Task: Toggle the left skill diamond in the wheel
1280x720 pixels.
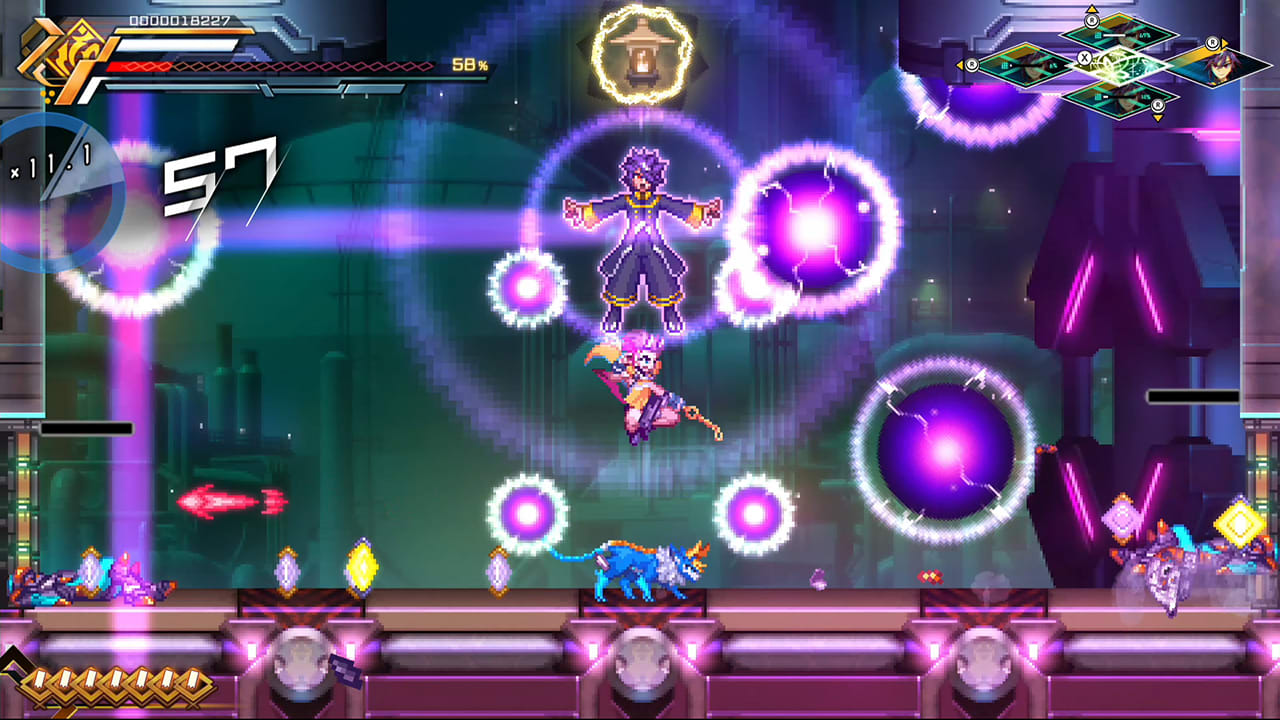Action: point(1025,65)
